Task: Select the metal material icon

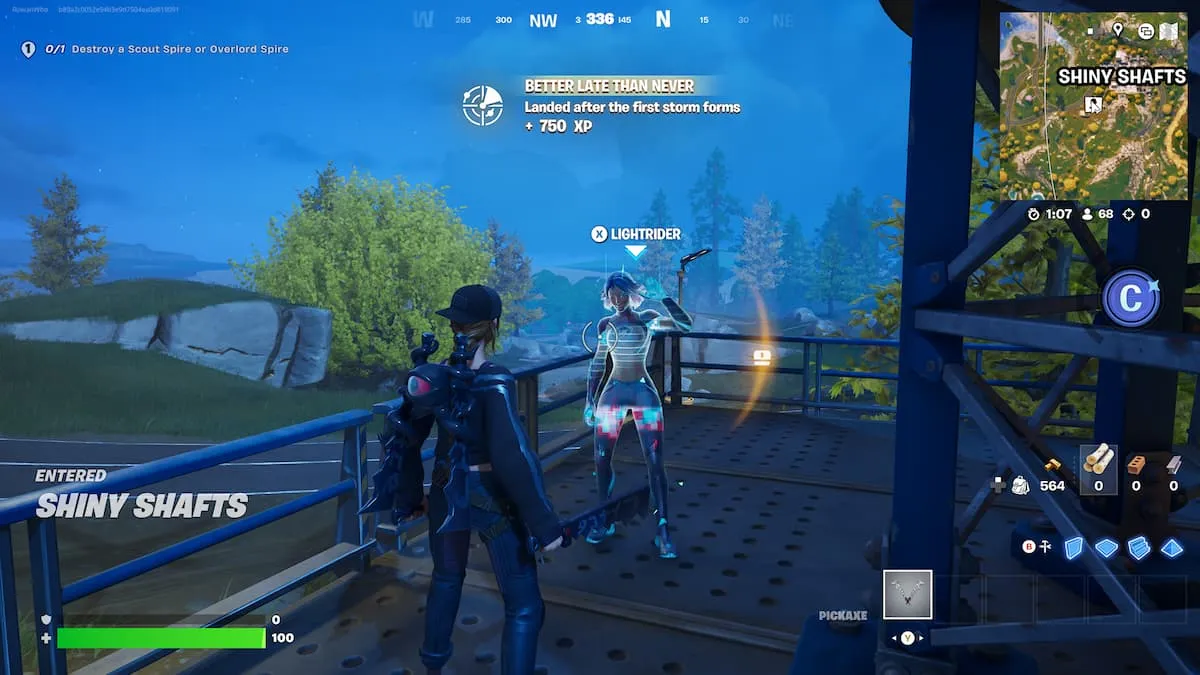Action: pyautogui.click(x=1173, y=464)
